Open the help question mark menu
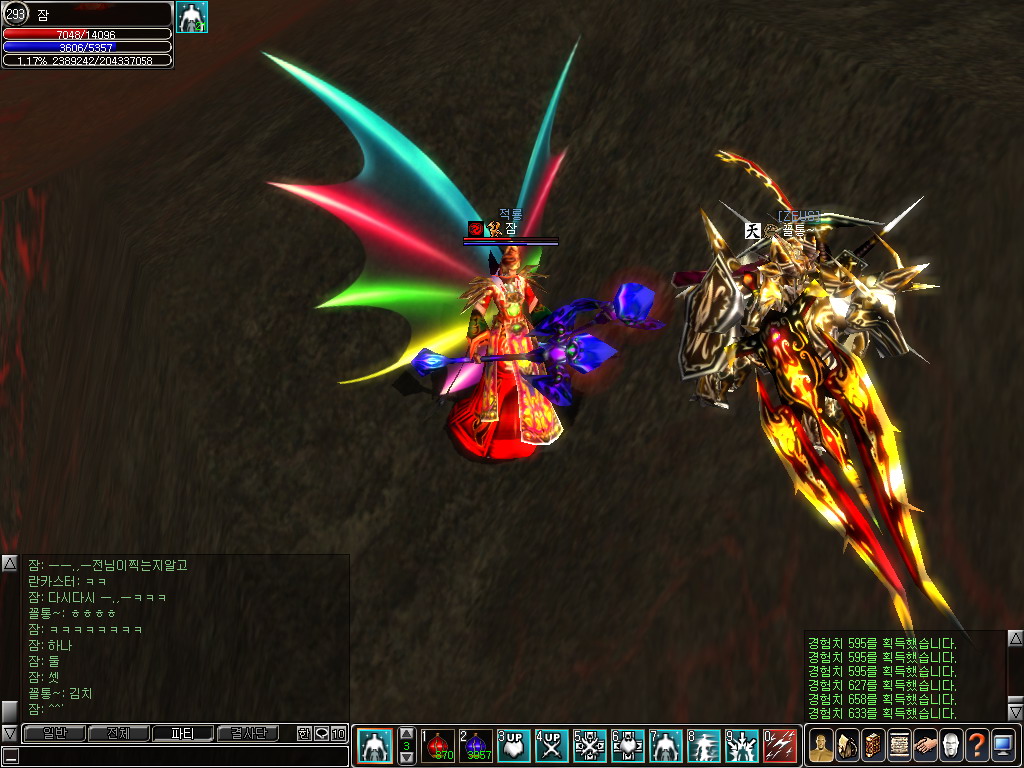 coord(977,745)
